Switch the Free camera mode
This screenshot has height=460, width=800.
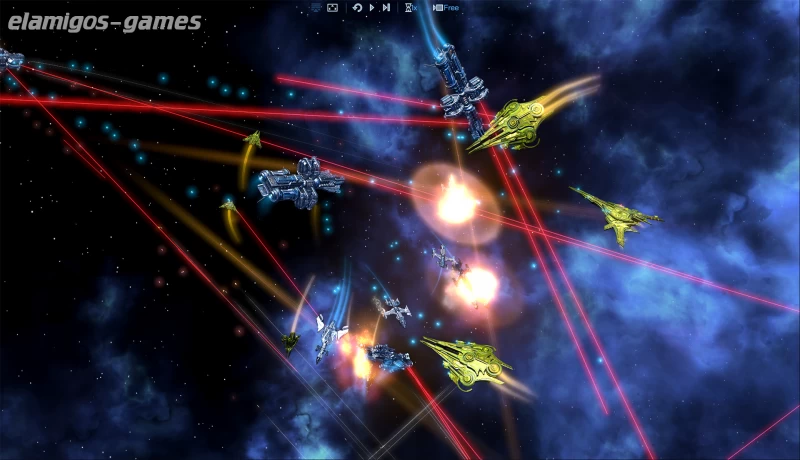pyautogui.click(x=445, y=8)
